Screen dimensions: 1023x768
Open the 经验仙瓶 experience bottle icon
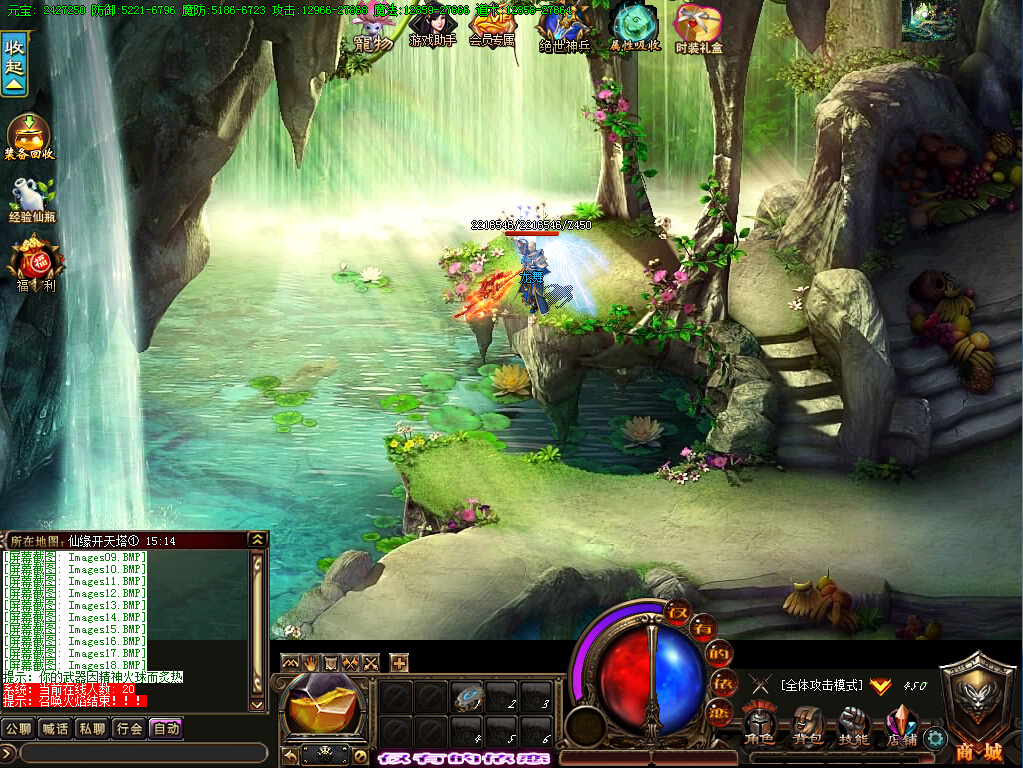(x=32, y=200)
